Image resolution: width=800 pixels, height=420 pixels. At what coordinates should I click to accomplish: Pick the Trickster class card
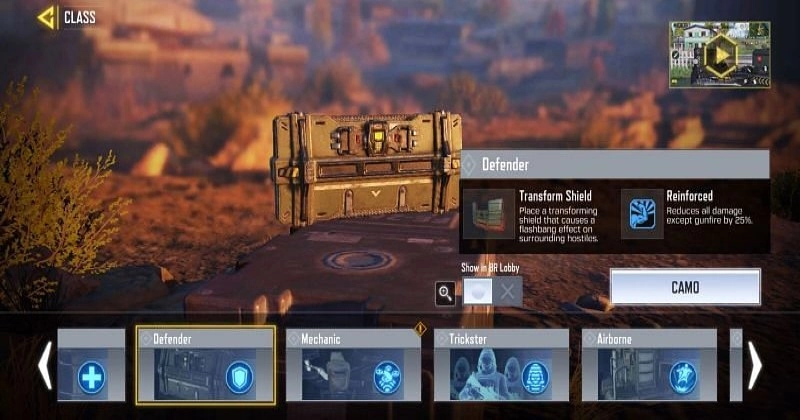pyautogui.click(x=501, y=366)
